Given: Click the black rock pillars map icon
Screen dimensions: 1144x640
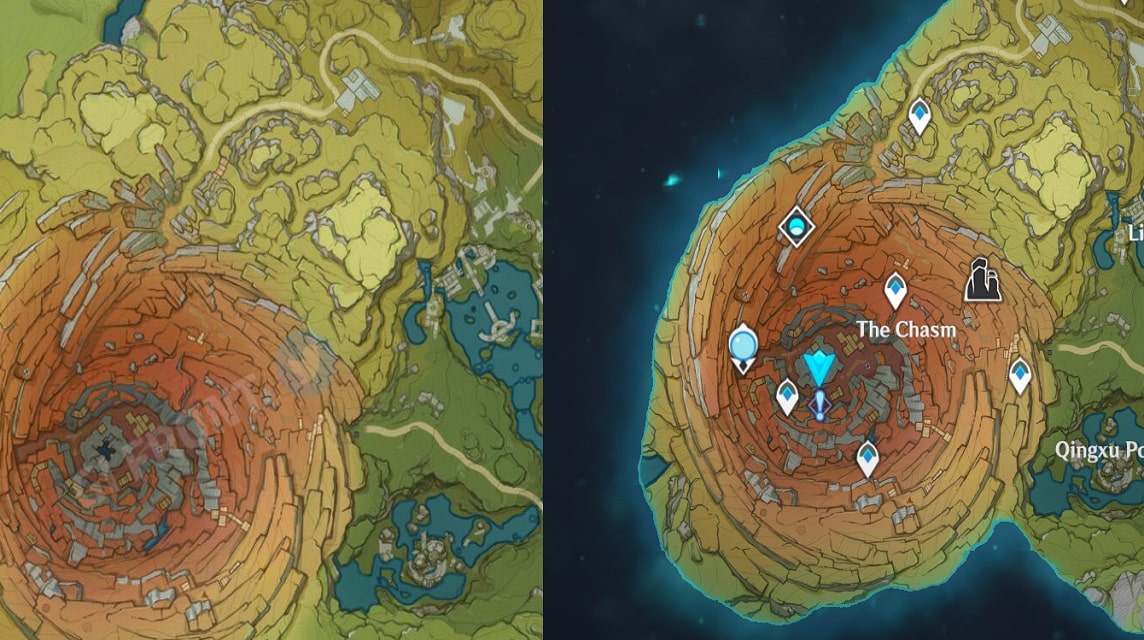Looking at the screenshot, I should pos(982,279).
